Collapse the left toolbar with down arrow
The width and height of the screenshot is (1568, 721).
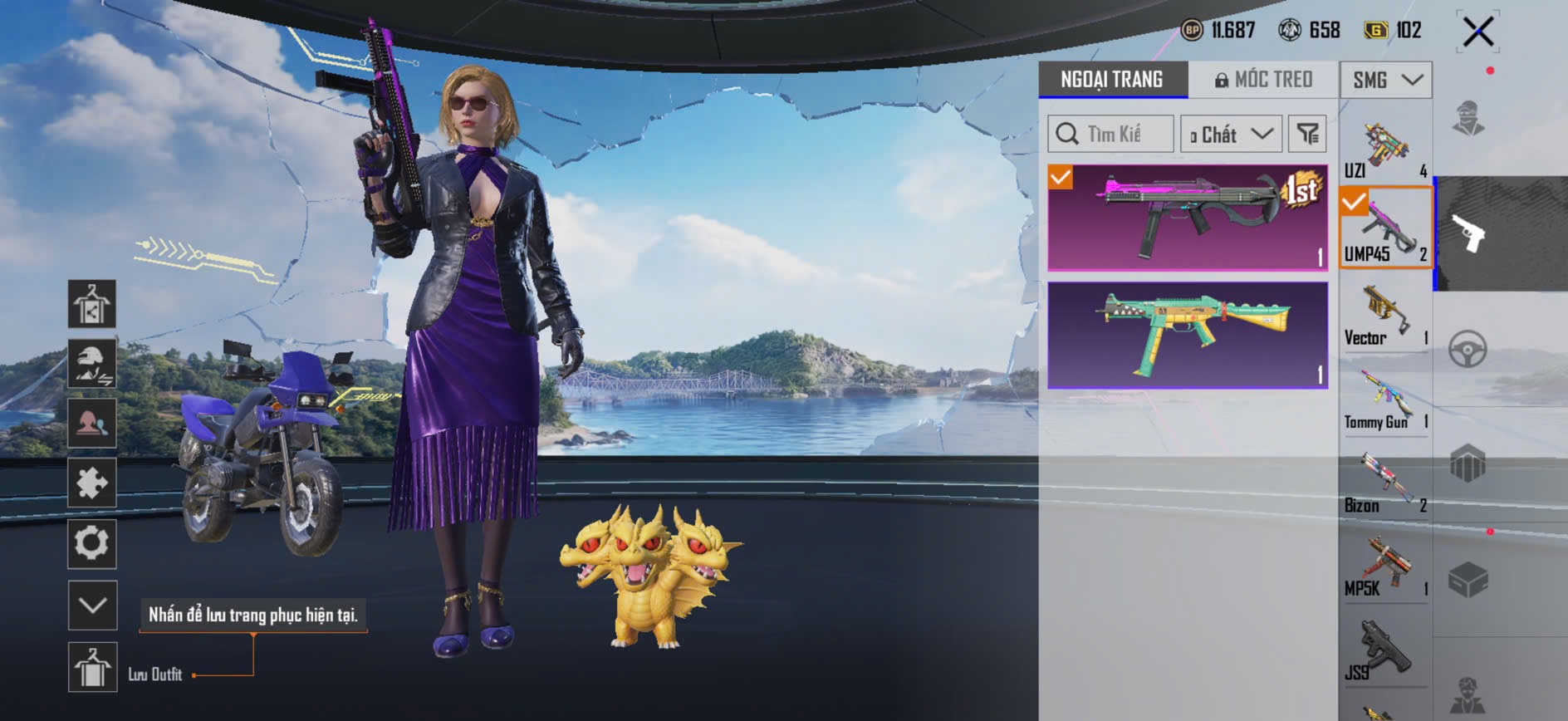92,605
